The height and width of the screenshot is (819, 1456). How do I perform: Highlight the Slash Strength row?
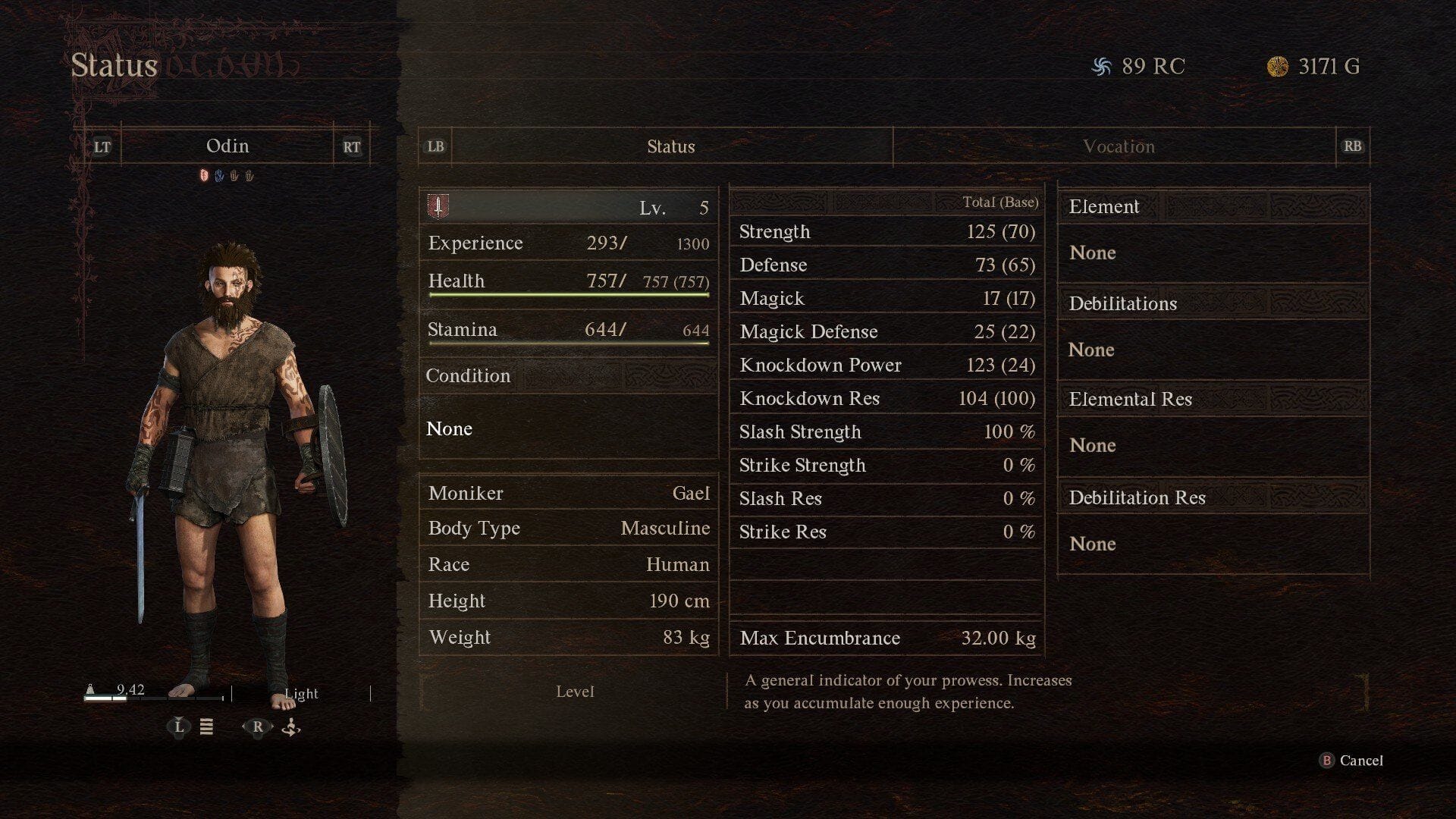point(886,432)
